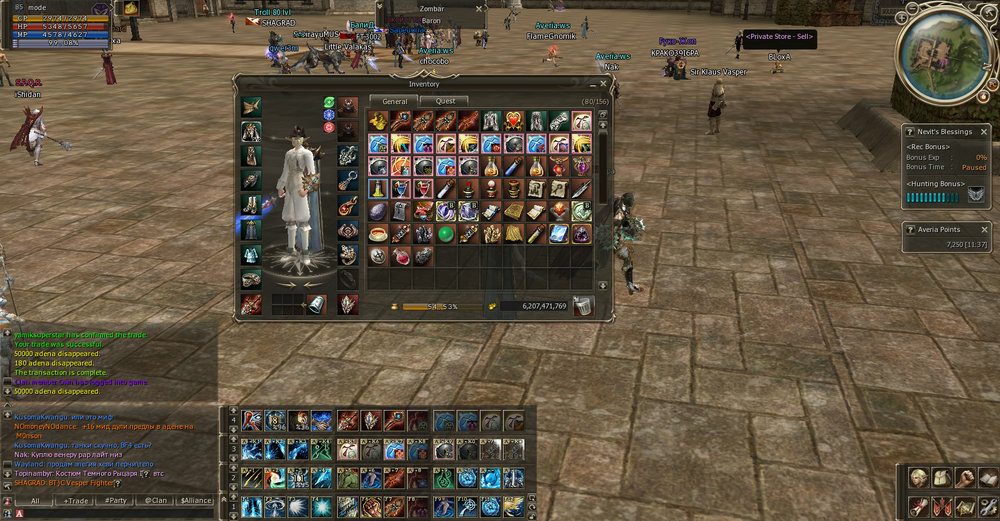
Task: Select the @Clan chat tab
Action: pyautogui.click(x=154, y=500)
